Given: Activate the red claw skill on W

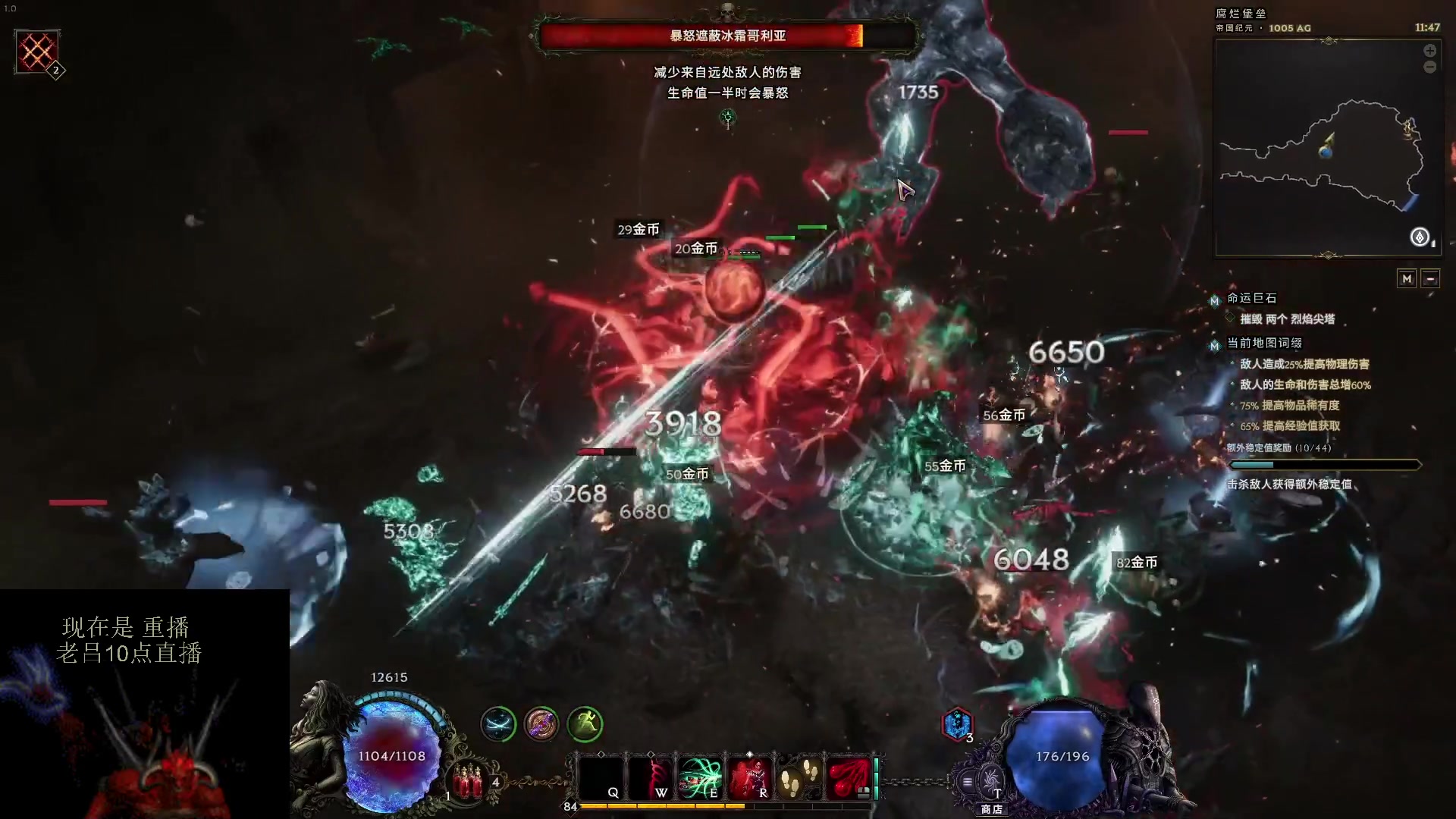Looking at the screenshot, I should (x=651, y=778).
